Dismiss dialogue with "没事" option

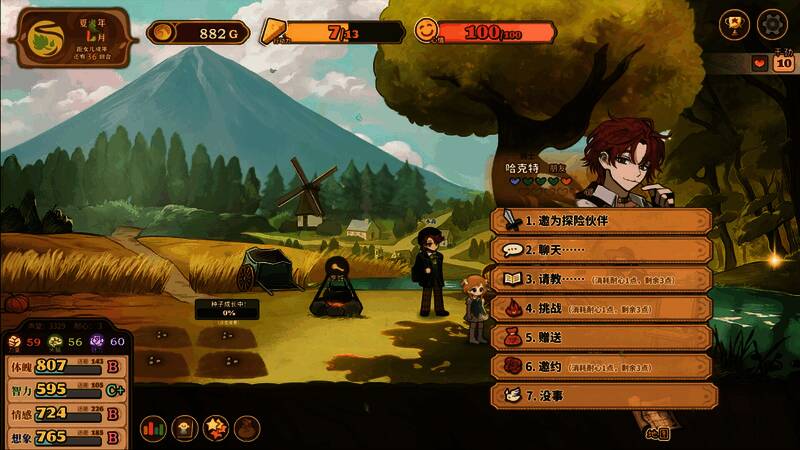click(x=600, y=395)
